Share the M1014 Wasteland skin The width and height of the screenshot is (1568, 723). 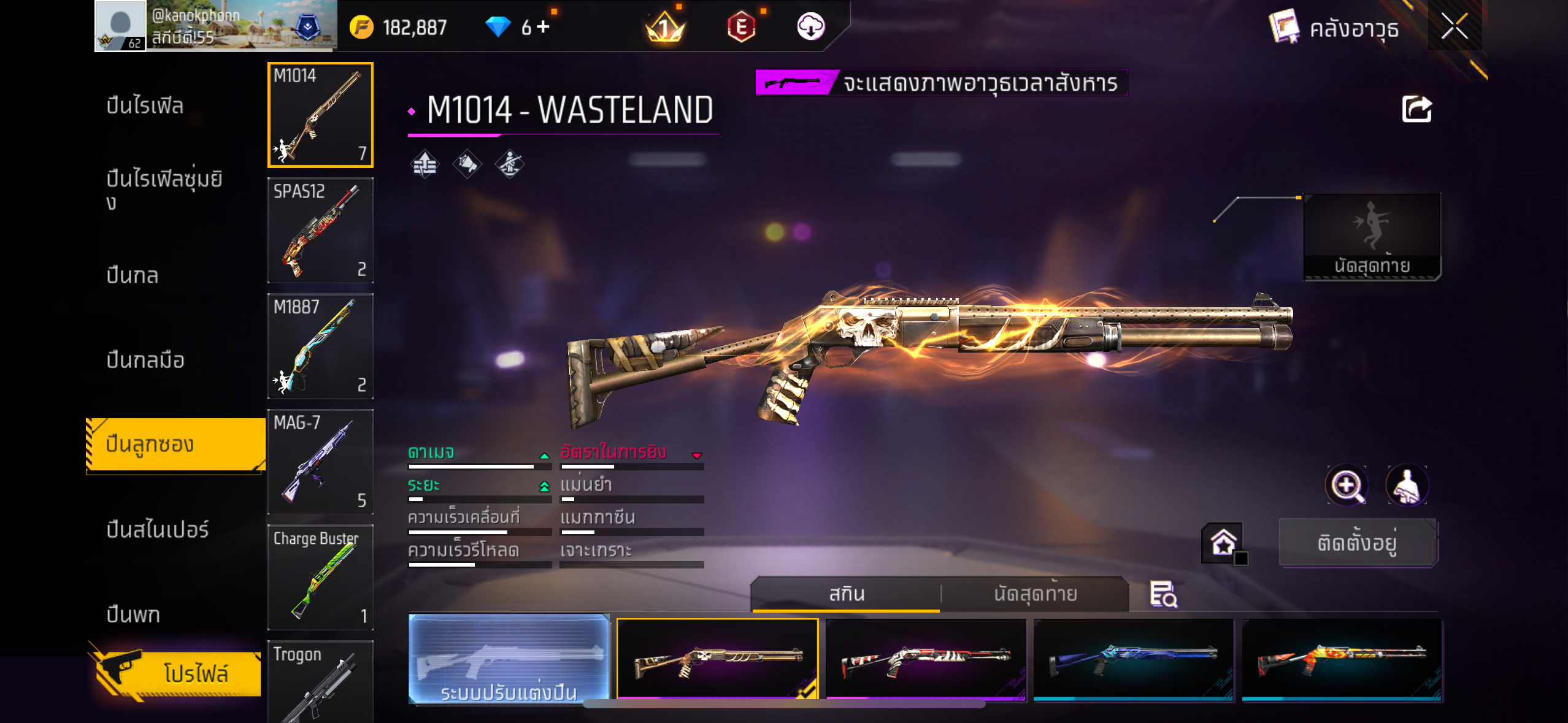[1416, 110]
